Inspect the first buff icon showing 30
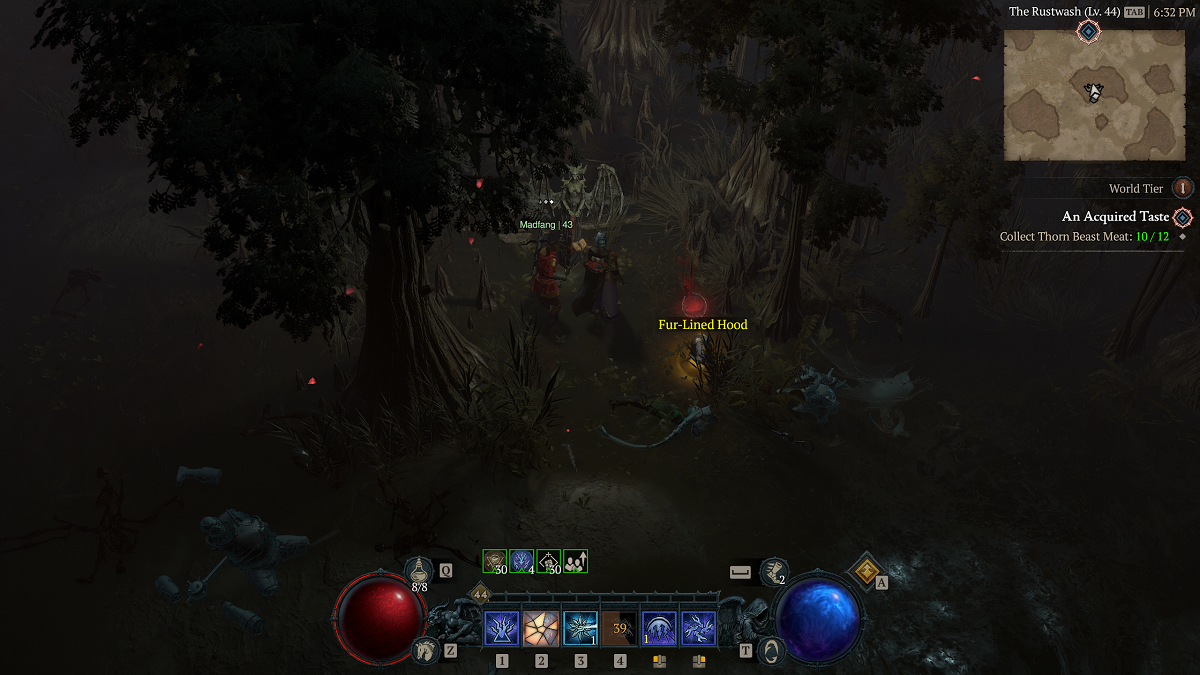 (495, 561)
